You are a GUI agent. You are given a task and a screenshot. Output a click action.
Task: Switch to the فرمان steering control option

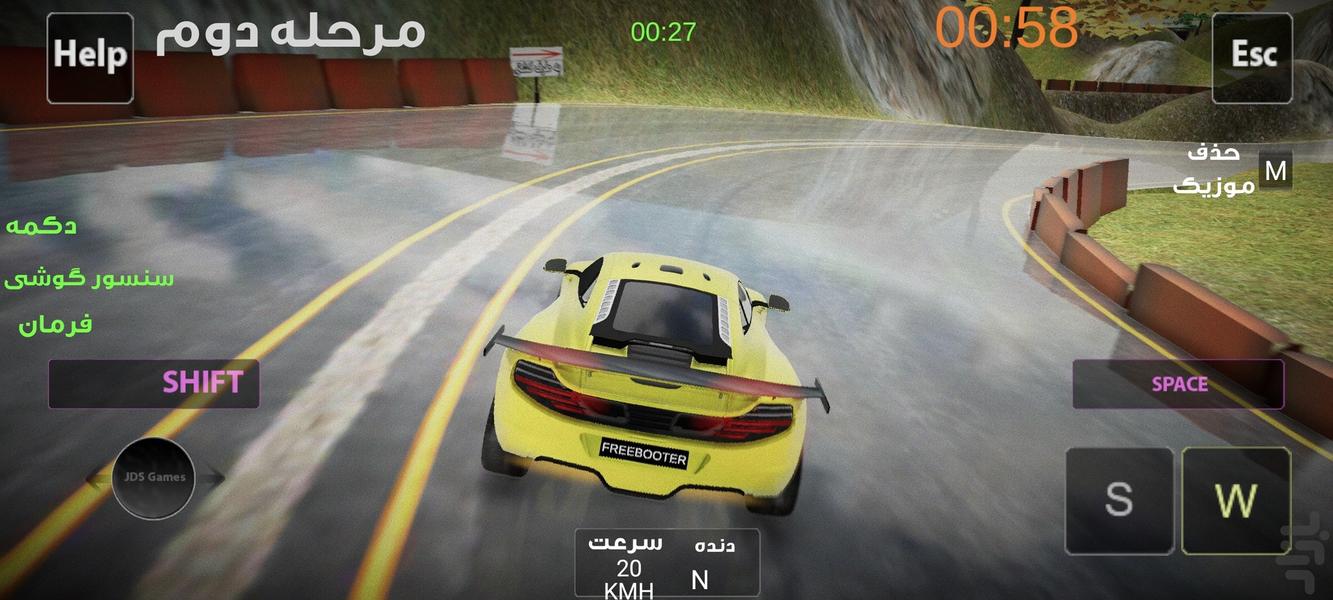56,324
